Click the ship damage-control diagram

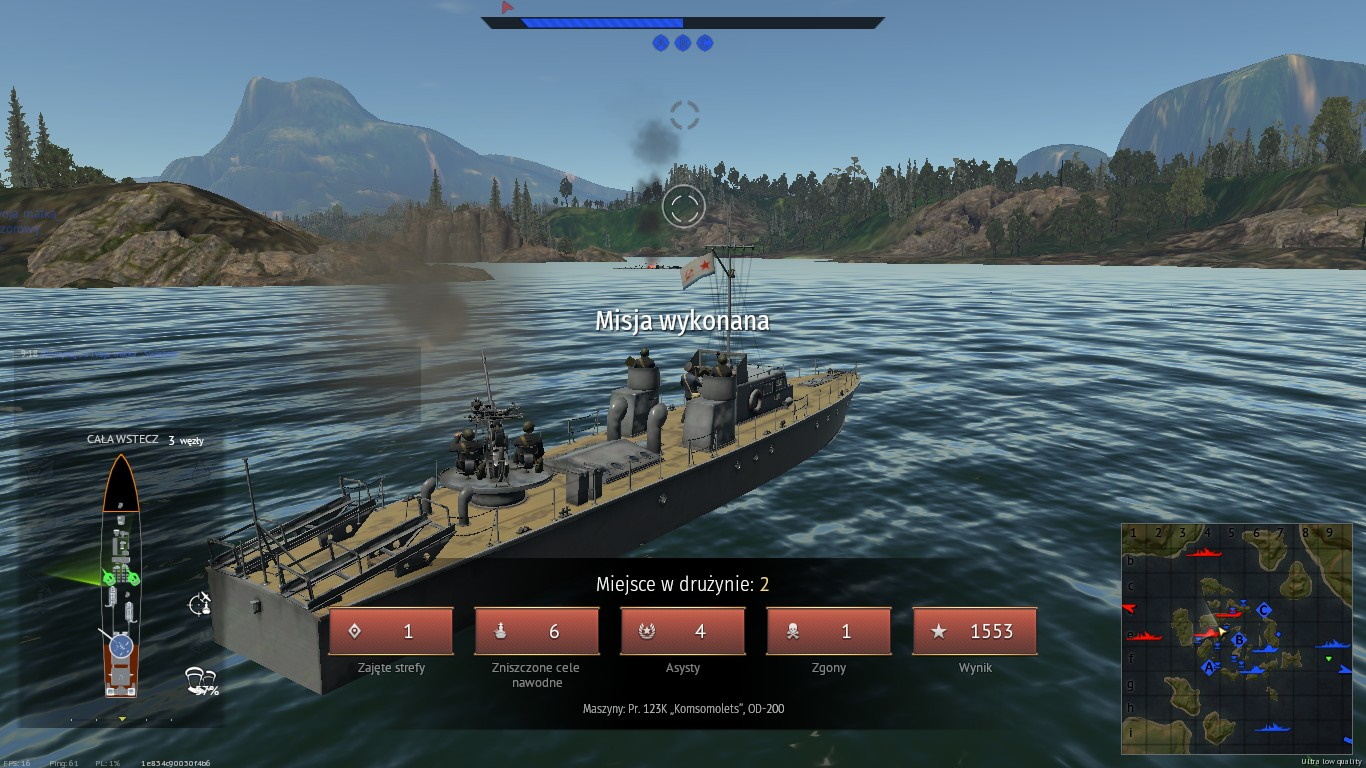121,577
